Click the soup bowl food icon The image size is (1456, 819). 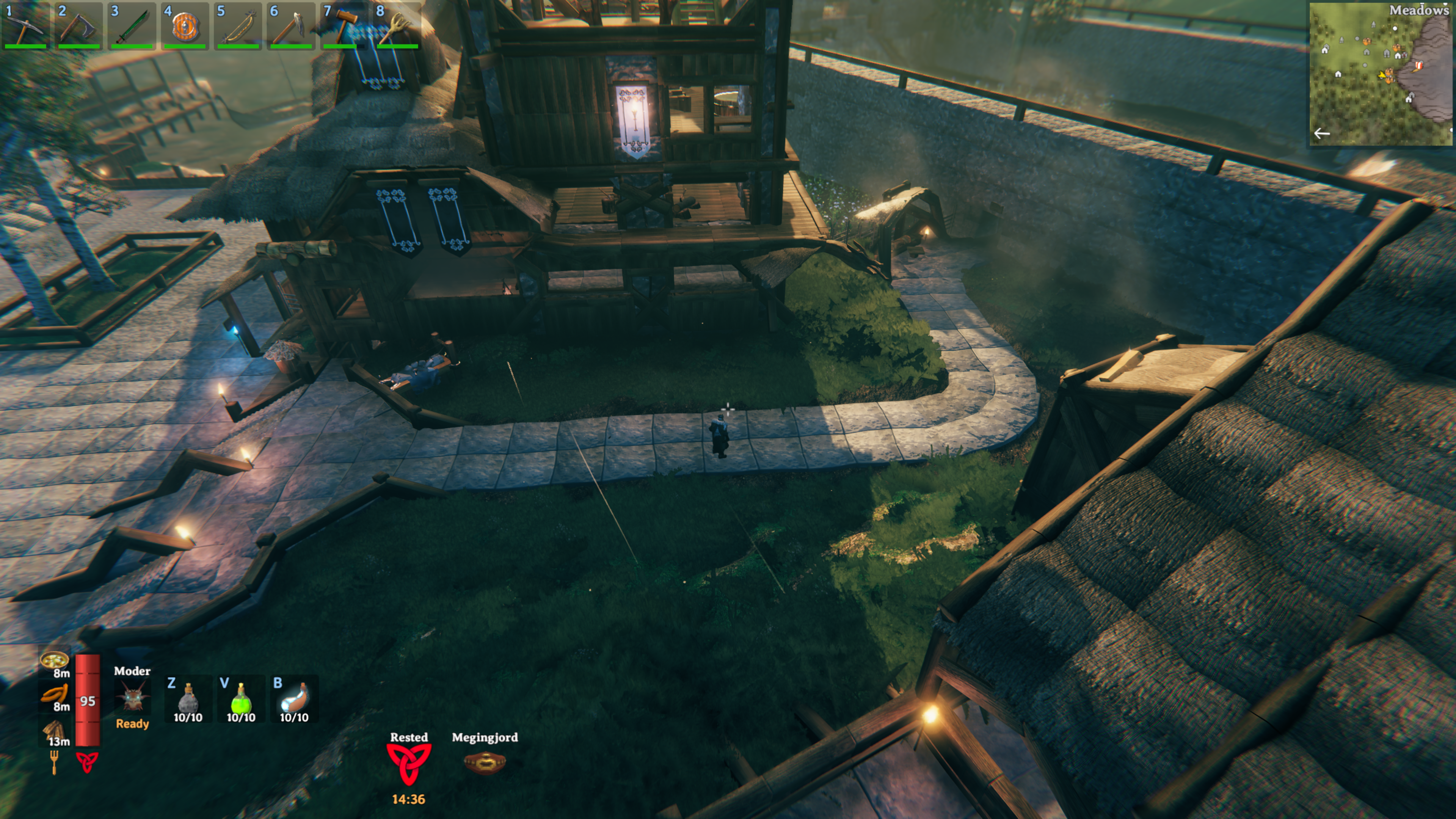tap(54, 660)
